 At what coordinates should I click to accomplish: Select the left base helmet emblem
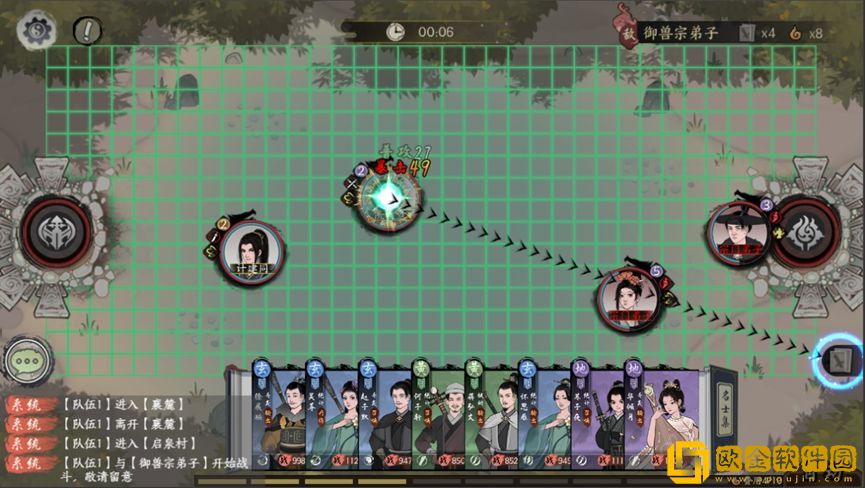52,231
